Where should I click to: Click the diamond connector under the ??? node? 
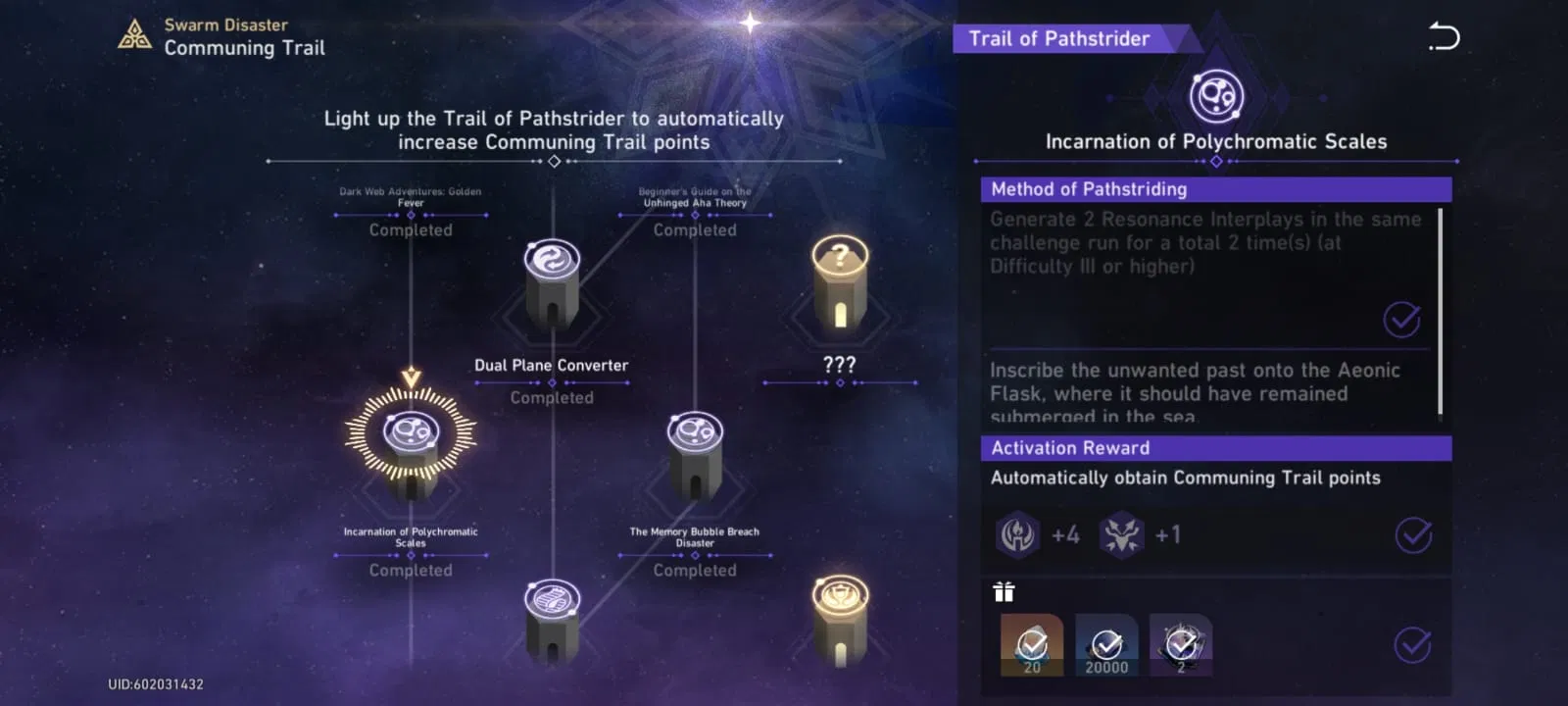click(x=840, y=382)
